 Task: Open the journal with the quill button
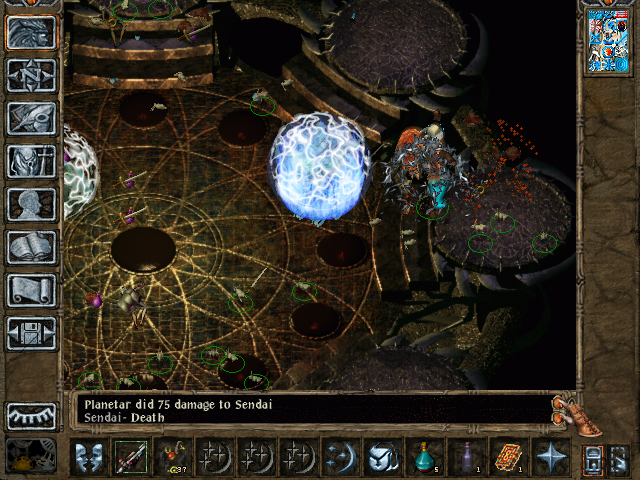tap(31, 118)
